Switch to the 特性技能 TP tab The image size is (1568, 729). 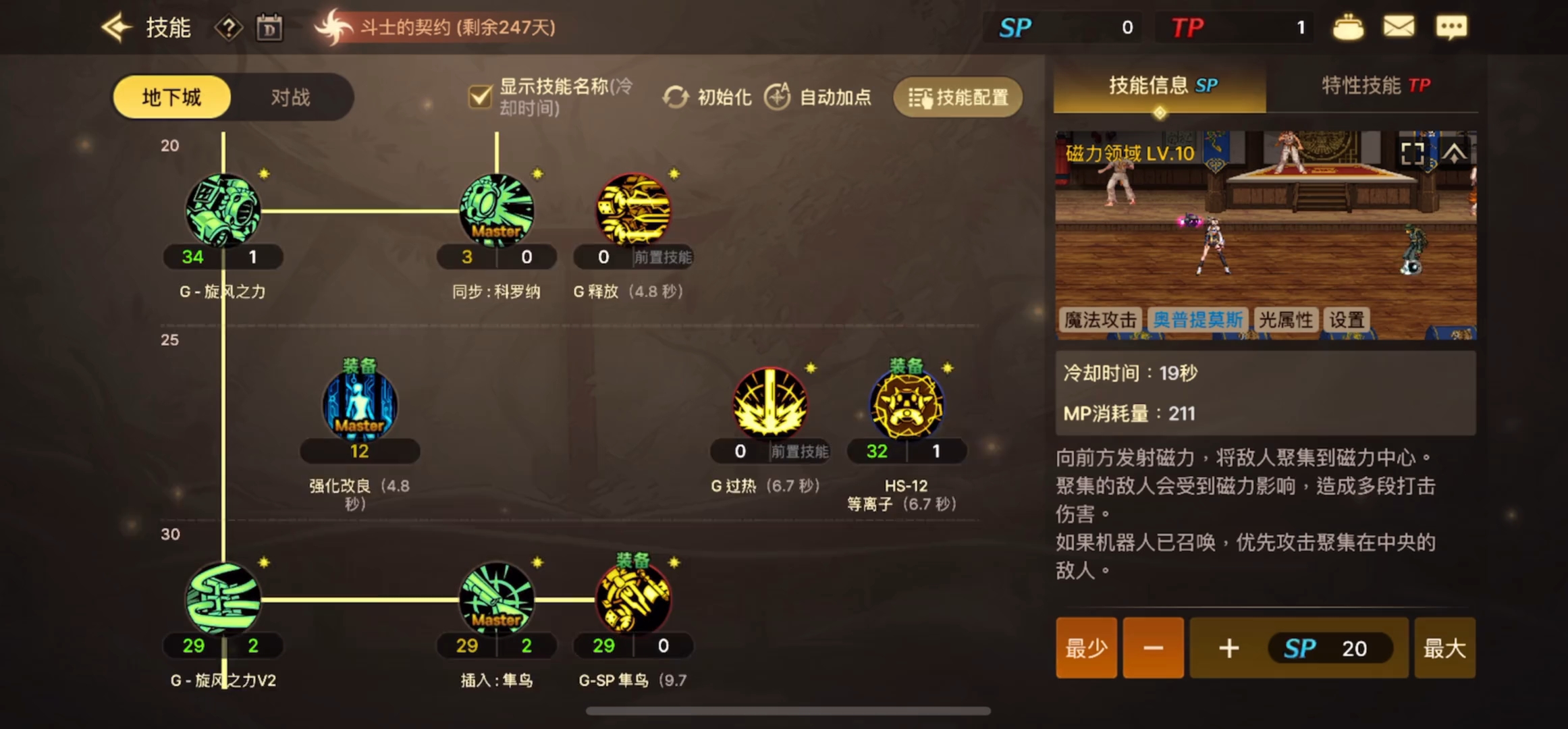coord(1375,86)
